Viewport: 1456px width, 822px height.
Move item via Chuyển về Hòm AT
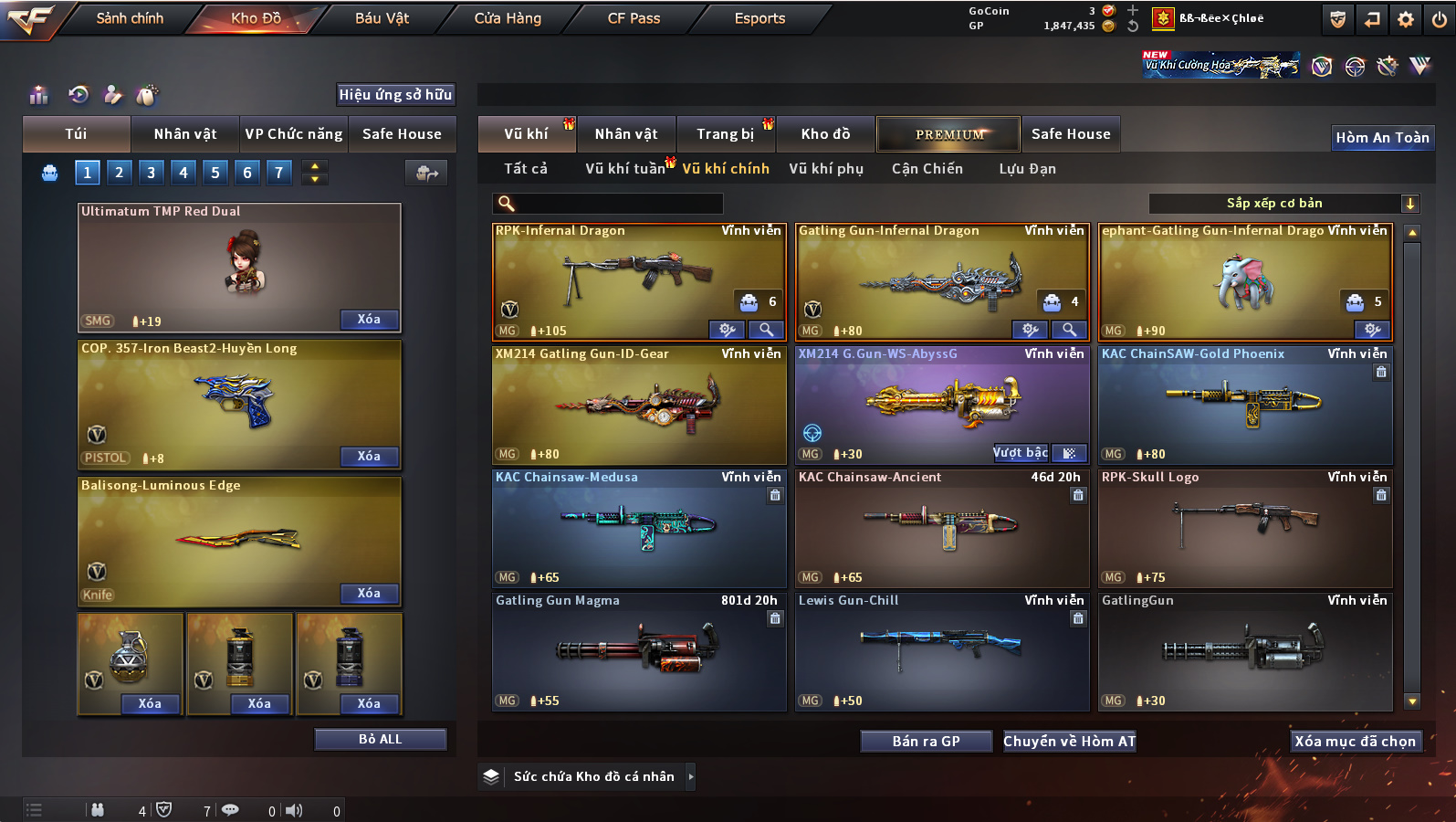[1069, 741]
